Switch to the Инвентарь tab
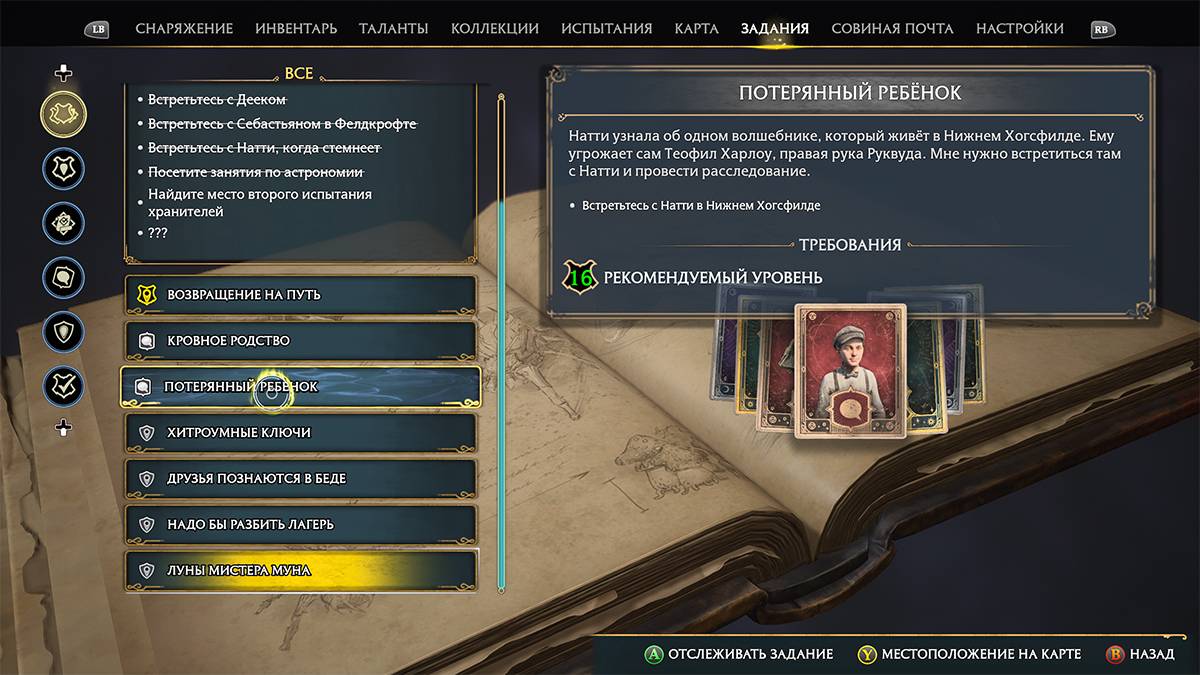Screen dimensions: 1200x675 click(296, 29)
